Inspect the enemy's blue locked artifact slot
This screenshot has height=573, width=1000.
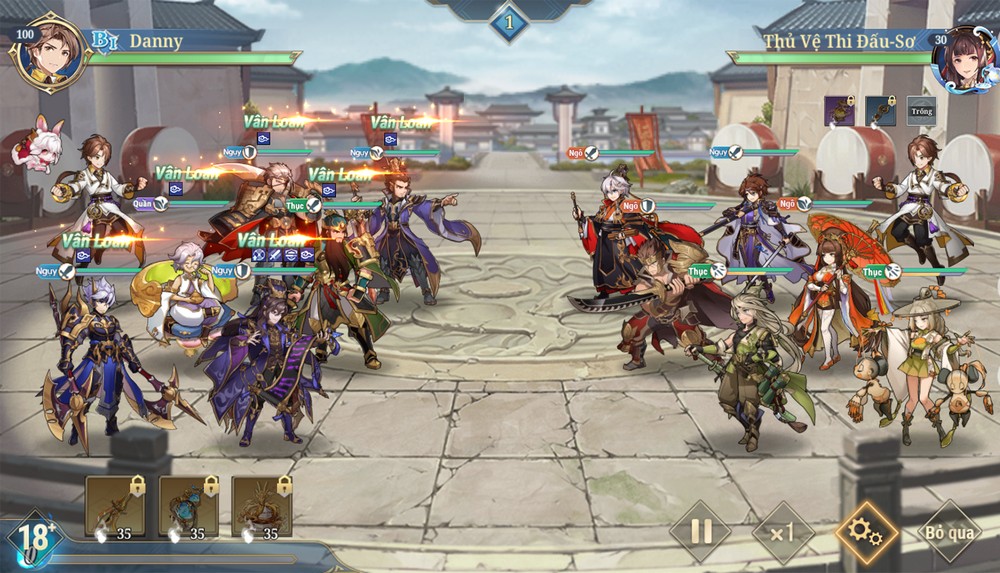tap(880, 111)
